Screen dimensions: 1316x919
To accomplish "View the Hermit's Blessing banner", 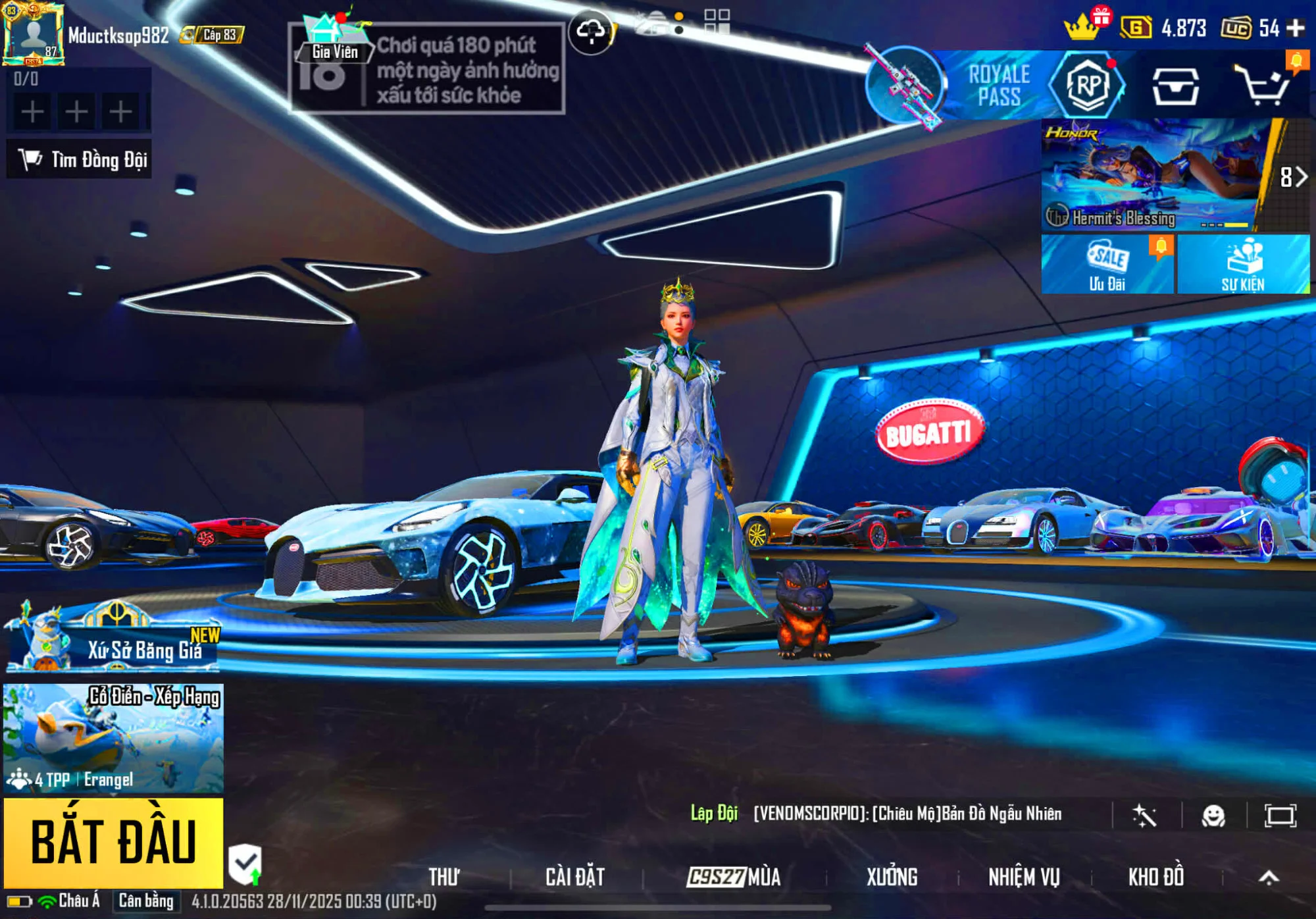I will pyautogui.click(x=1151, y=175).
